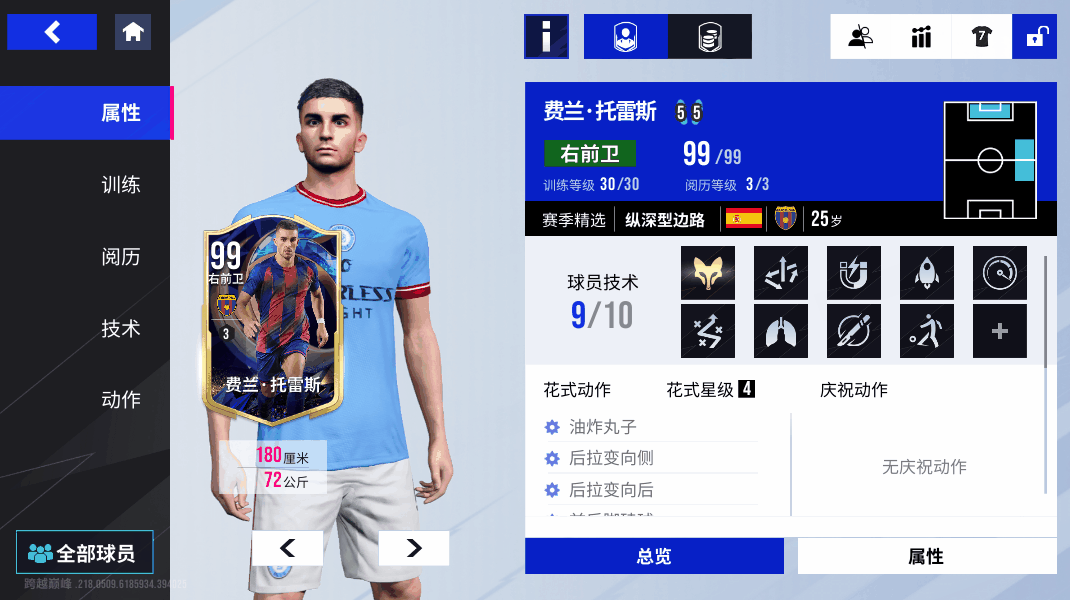
Task: Toggle the player lock icon
Action: click(x=1035, y=37)
